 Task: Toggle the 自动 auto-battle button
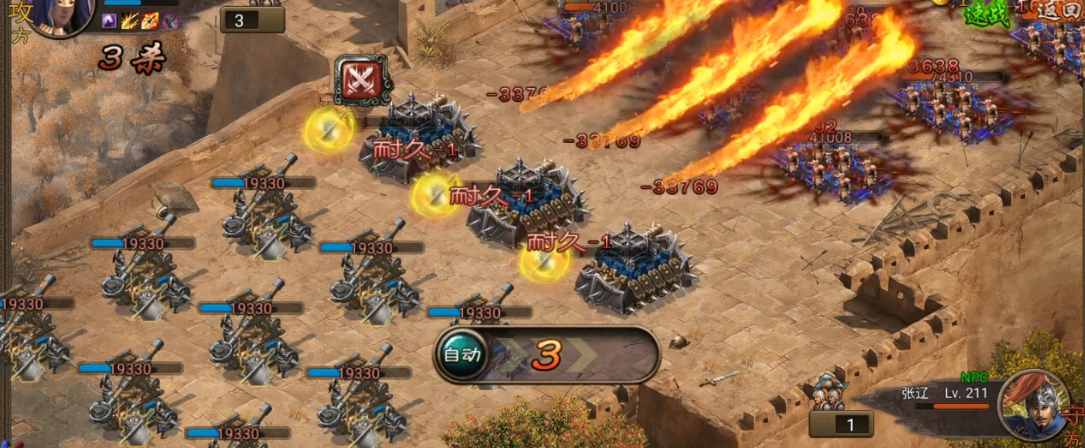[462, 354]
